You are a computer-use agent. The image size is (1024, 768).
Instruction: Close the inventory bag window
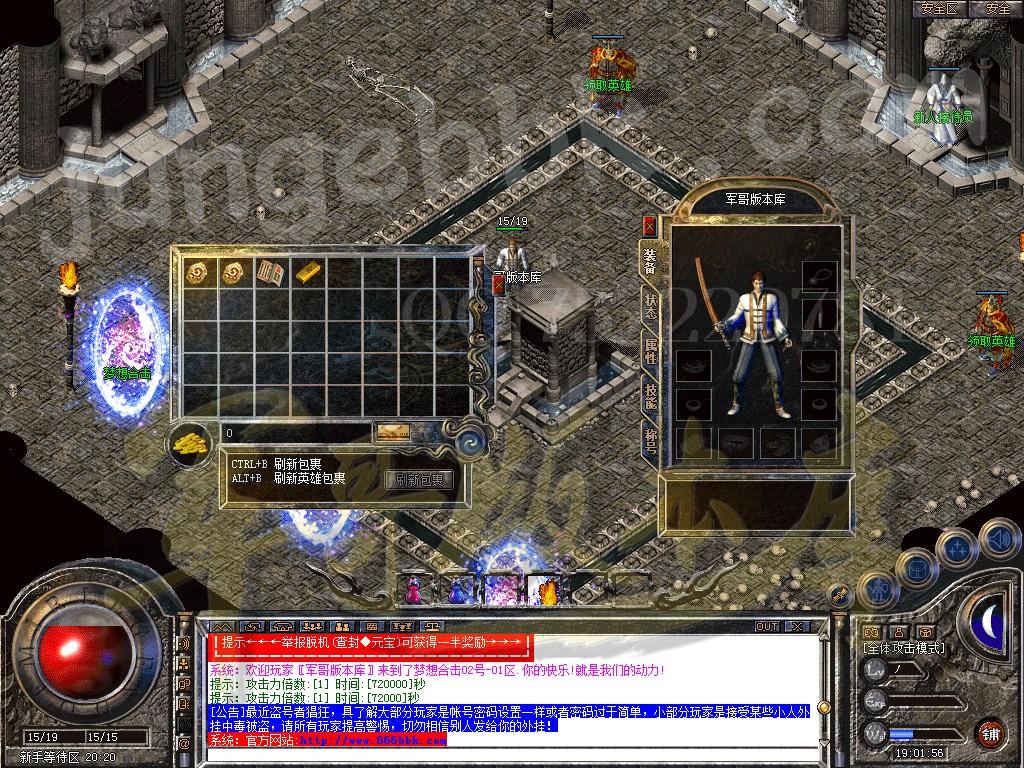coord(498,284)
